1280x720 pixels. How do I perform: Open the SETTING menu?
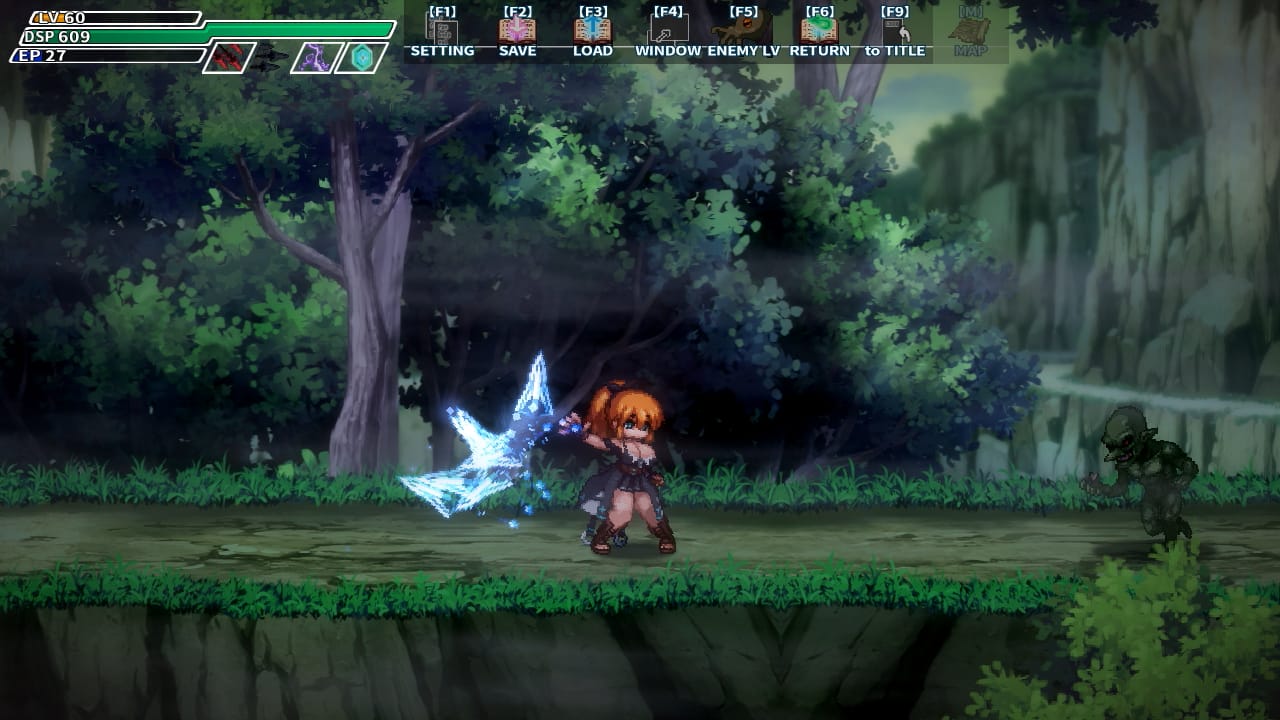click(x=442, y=33)
